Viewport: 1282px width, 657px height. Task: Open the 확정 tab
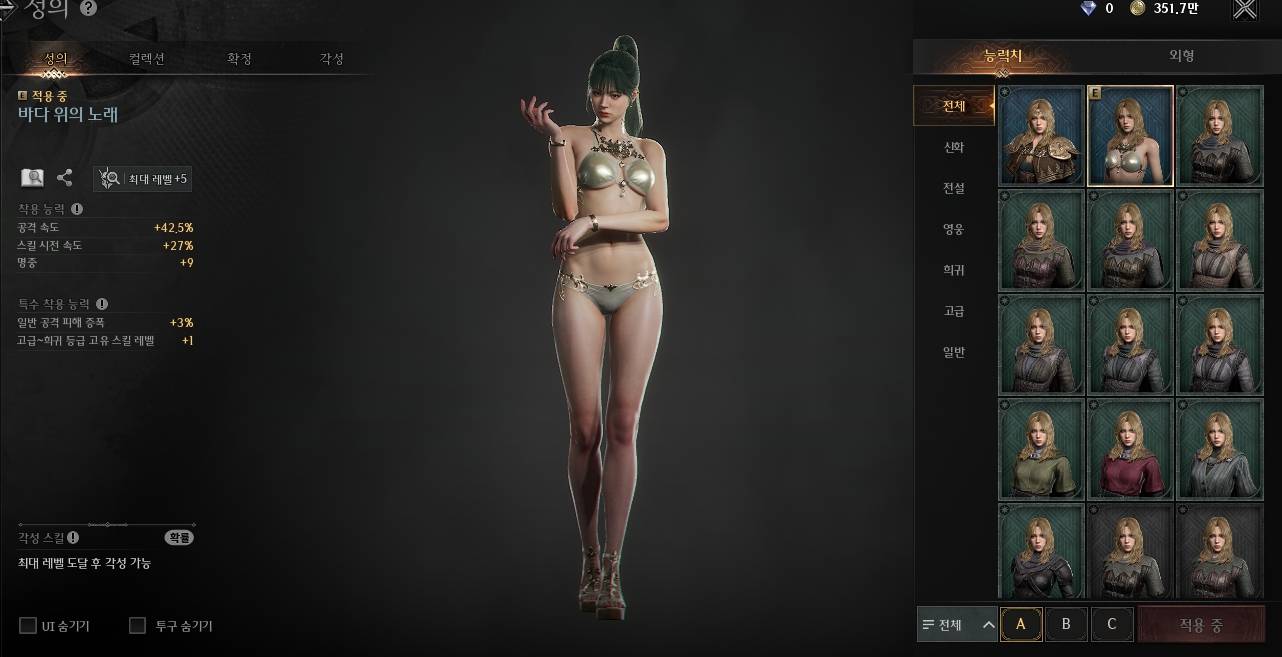click(240, 59)
